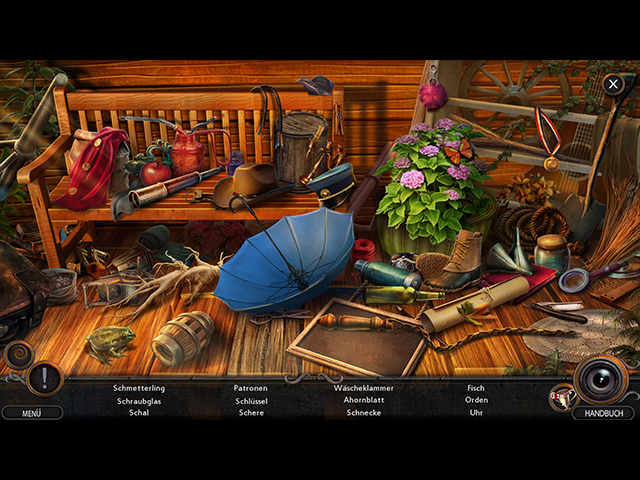Close the hidden object scene
Viewport: 640px width, 480px height.
tap(613, 84)
